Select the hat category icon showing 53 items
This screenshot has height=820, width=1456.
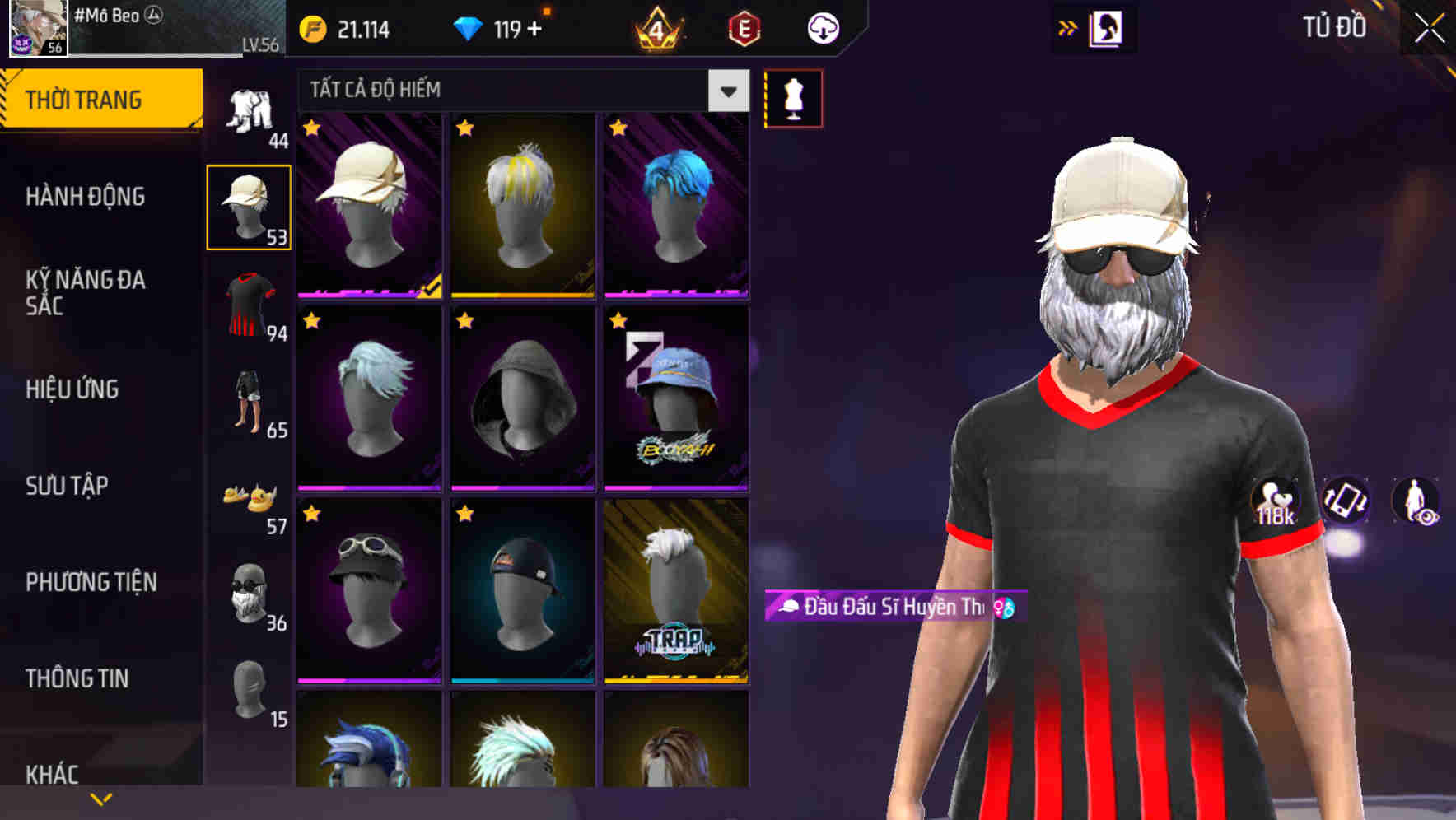click(250, 206)
